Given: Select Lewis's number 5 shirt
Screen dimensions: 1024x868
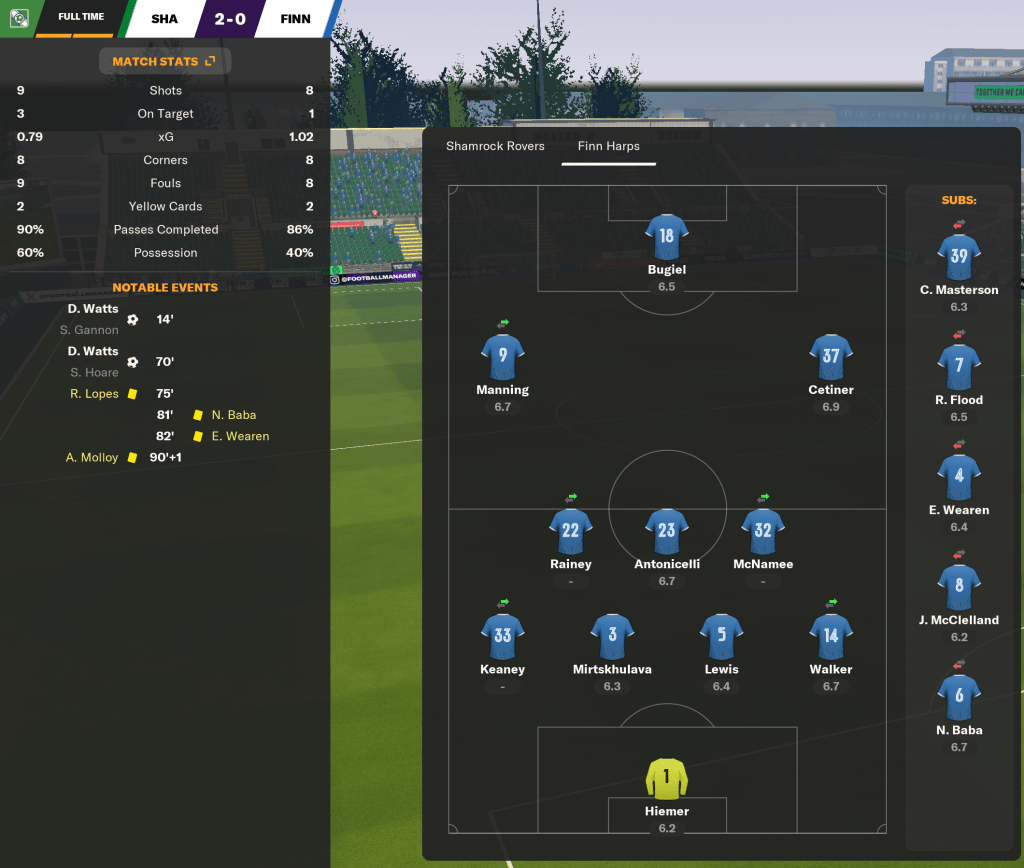Looking at the screenshot, I should click(x=721, y=636).
